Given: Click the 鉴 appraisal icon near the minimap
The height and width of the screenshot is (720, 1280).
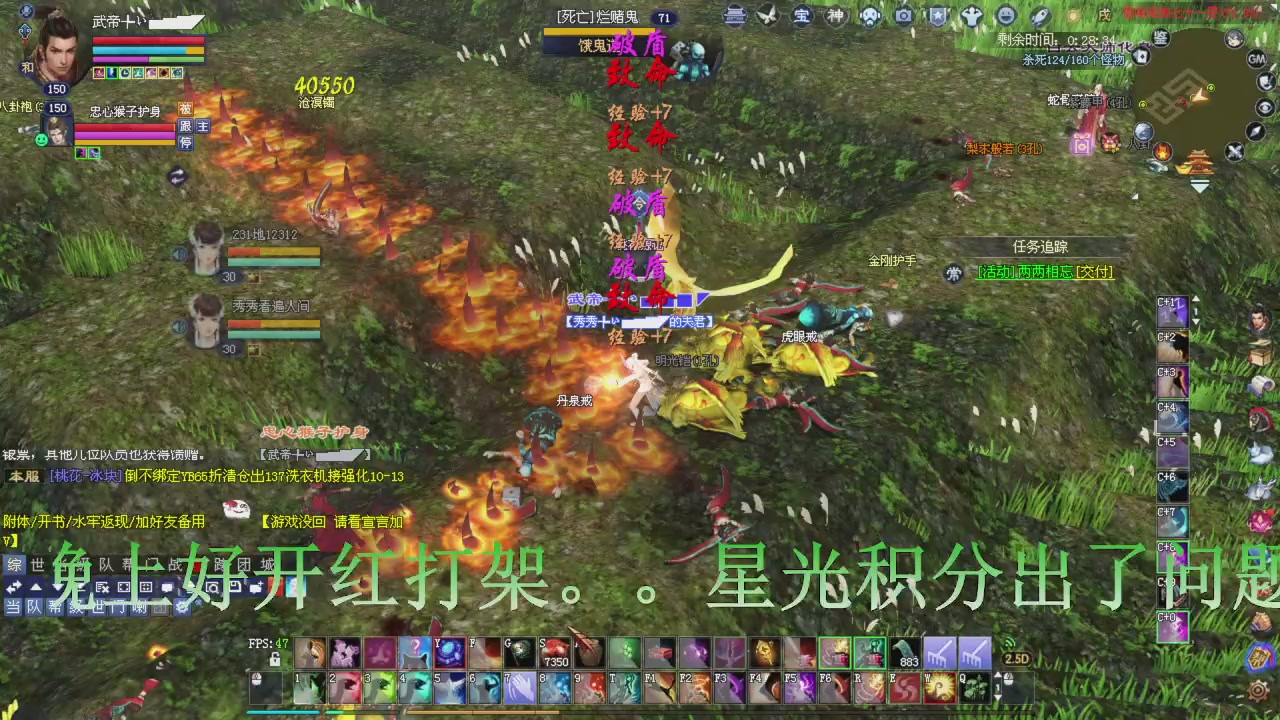Looking at the screenshot, I should 1162,37.
